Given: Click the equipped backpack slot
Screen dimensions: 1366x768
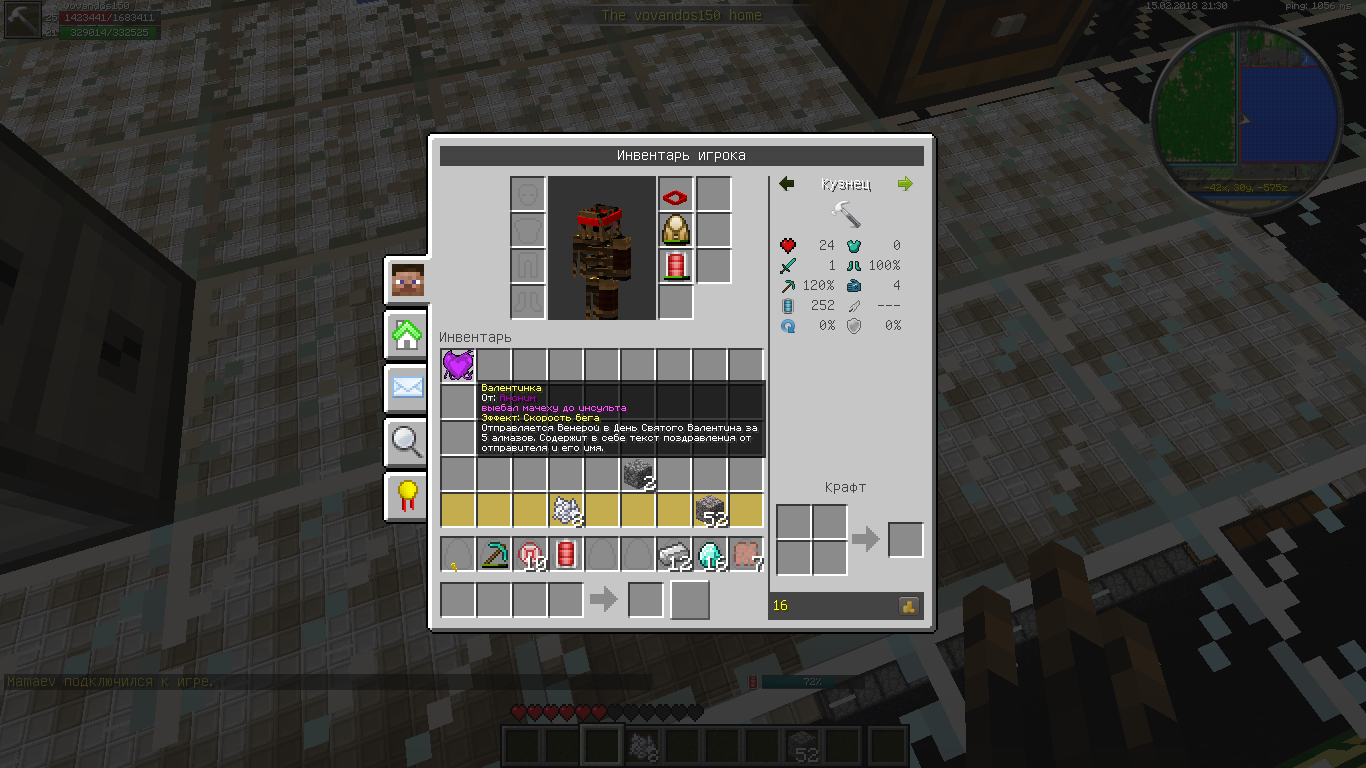Looking at the screenshot, I should tap(676, 231).
